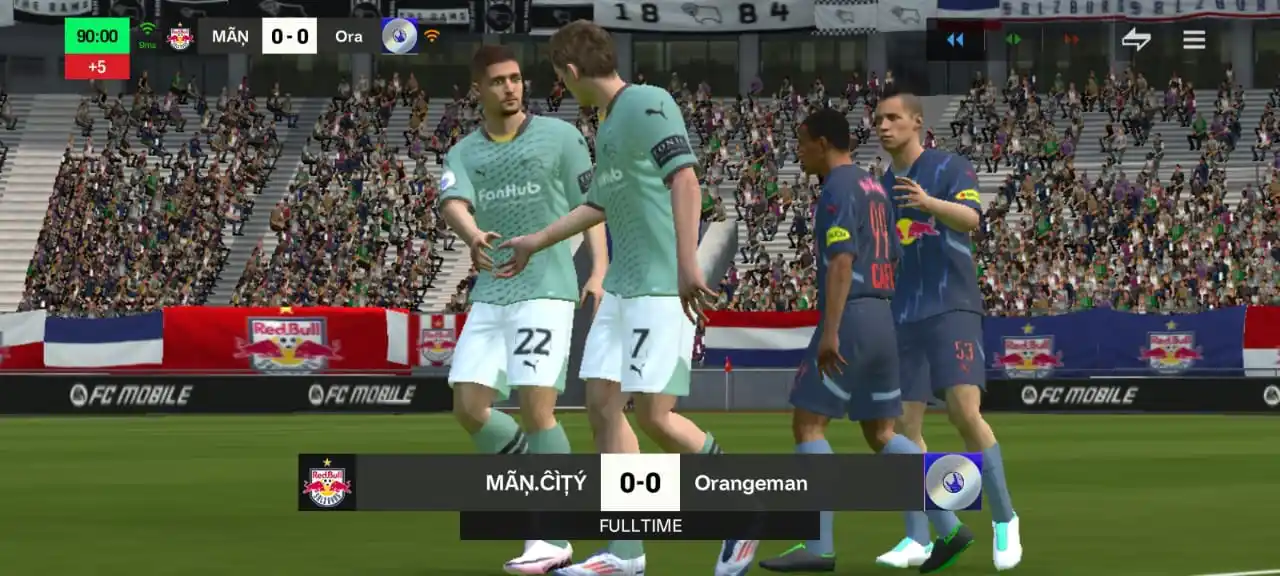This screenshot has height=576, width=1280.
Task: Choose the green balanced tactic arrows
Action: tap(1013, 40)
